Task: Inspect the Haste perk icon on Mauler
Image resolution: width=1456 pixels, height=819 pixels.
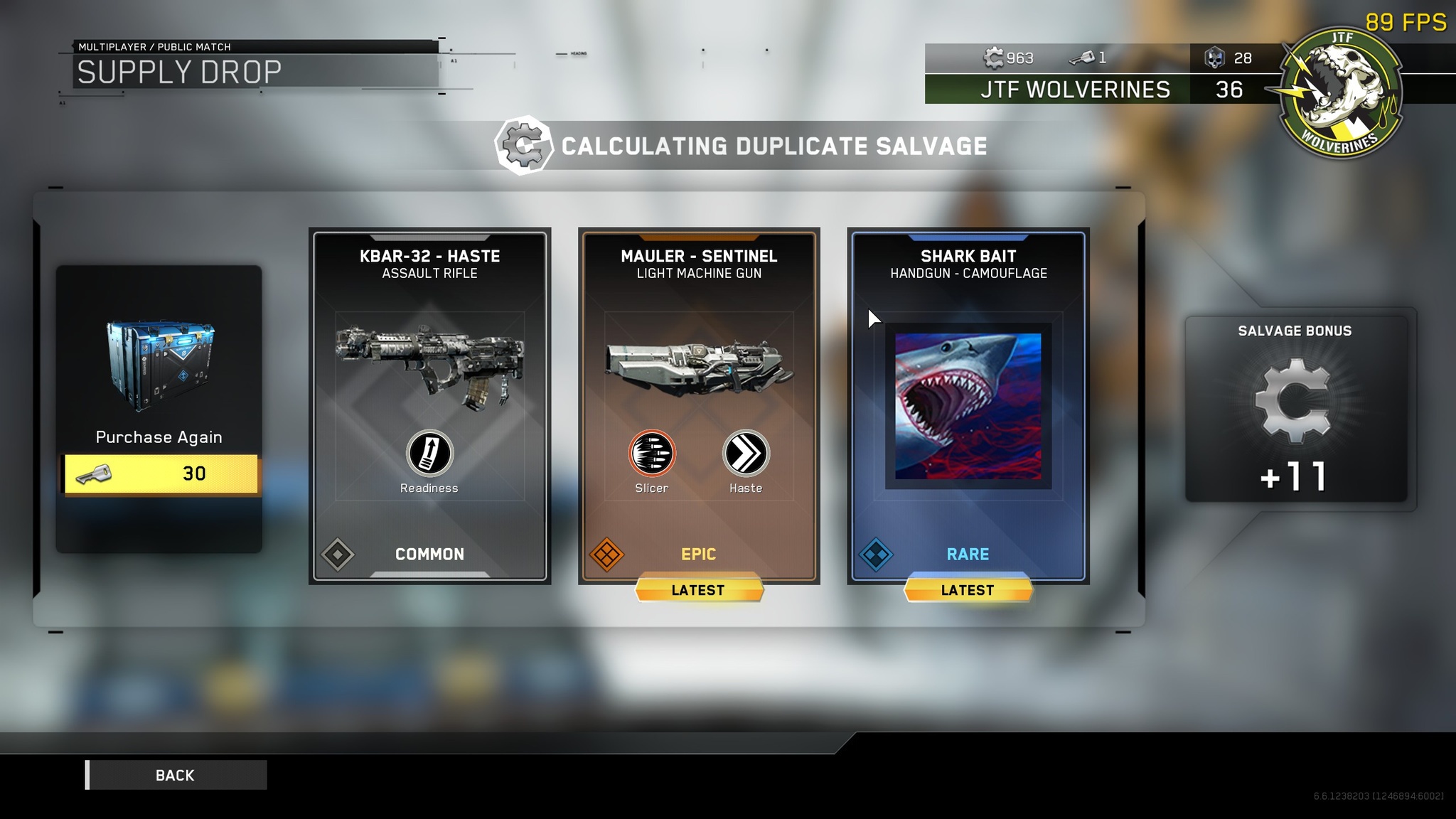Action: point(746,454)
